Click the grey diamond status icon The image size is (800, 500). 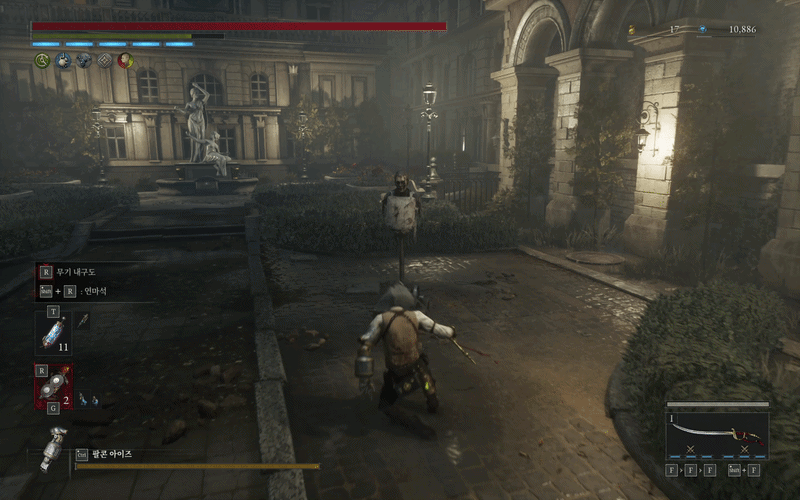coord(104,60)
